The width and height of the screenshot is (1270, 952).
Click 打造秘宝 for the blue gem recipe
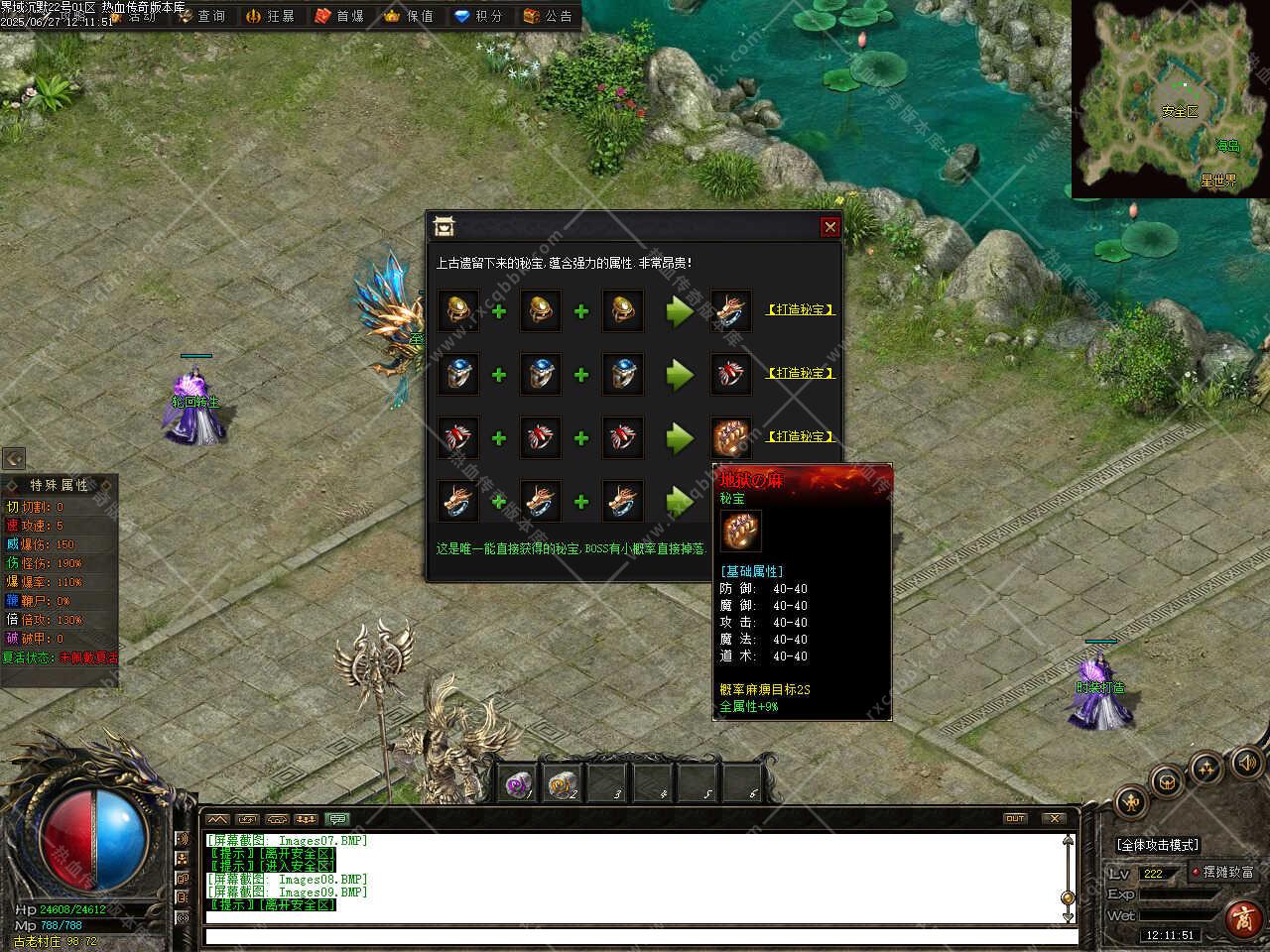click(x=800, y=374)
